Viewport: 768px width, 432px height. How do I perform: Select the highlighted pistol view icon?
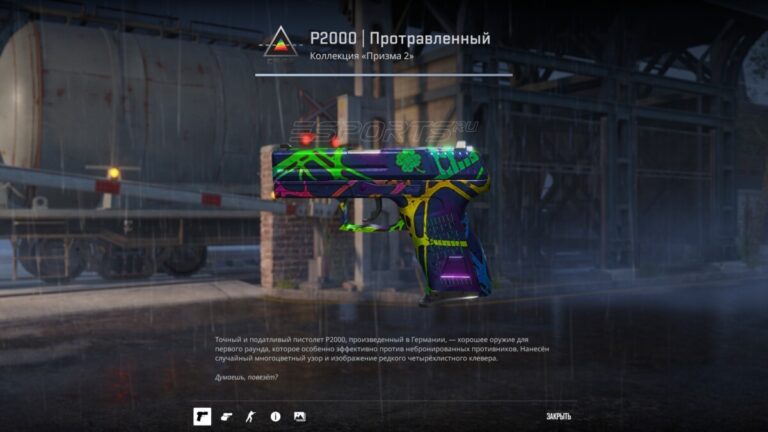[x=202, y=416]
